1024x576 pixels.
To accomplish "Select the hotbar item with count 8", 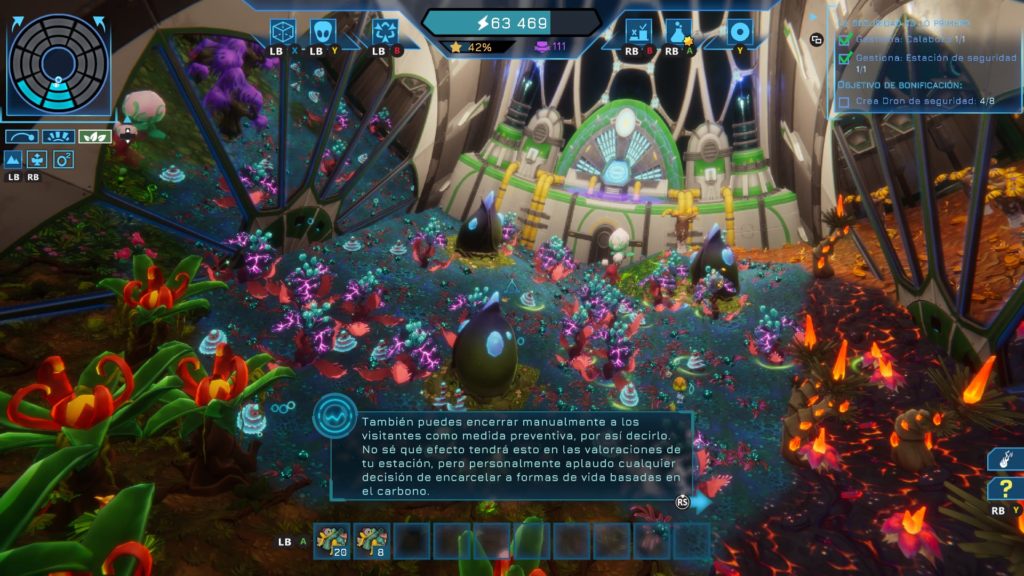I will [372, 541].
